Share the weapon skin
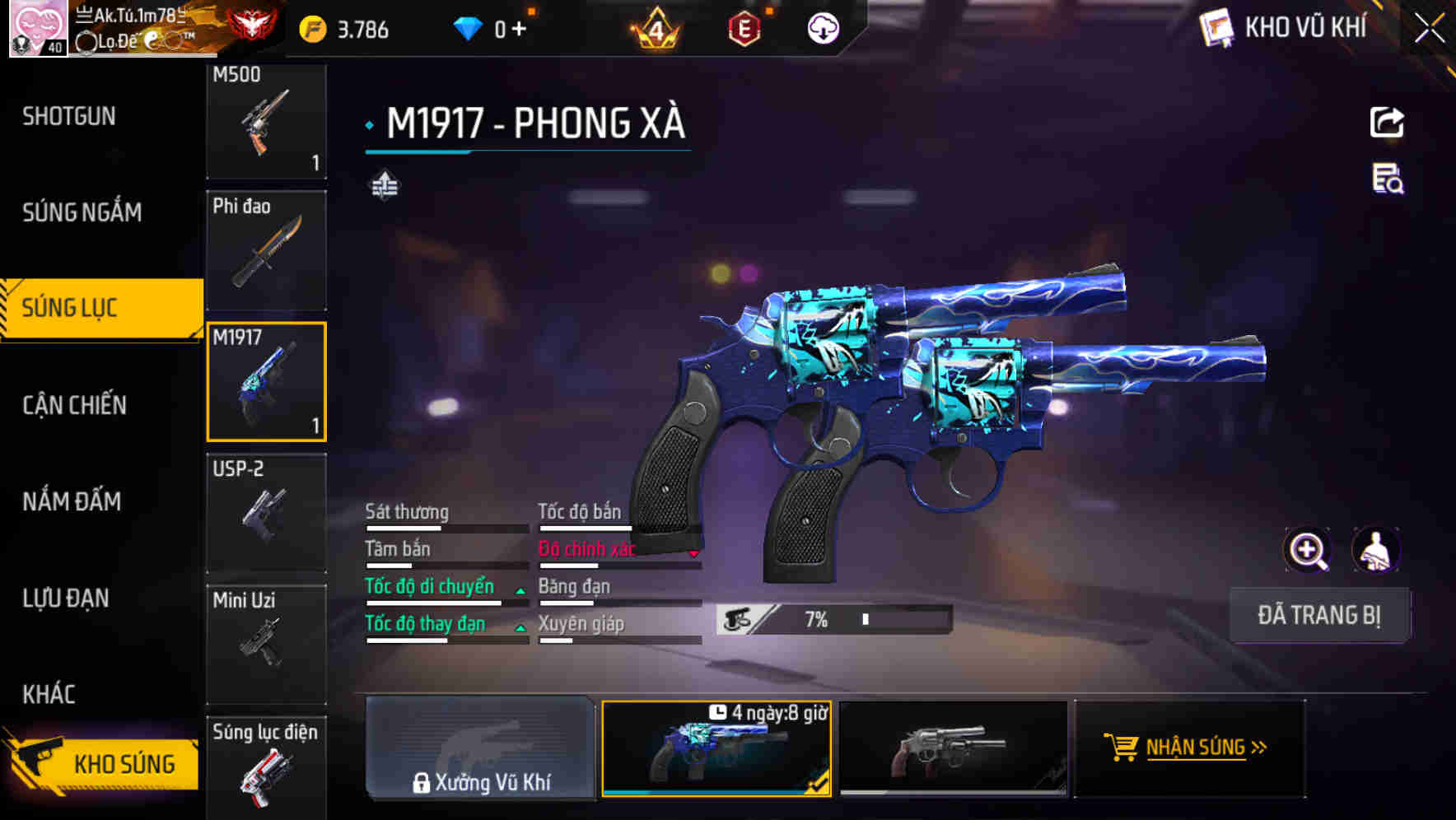Viewport: 1456px width, 820px height. (x=1387, y=123)
